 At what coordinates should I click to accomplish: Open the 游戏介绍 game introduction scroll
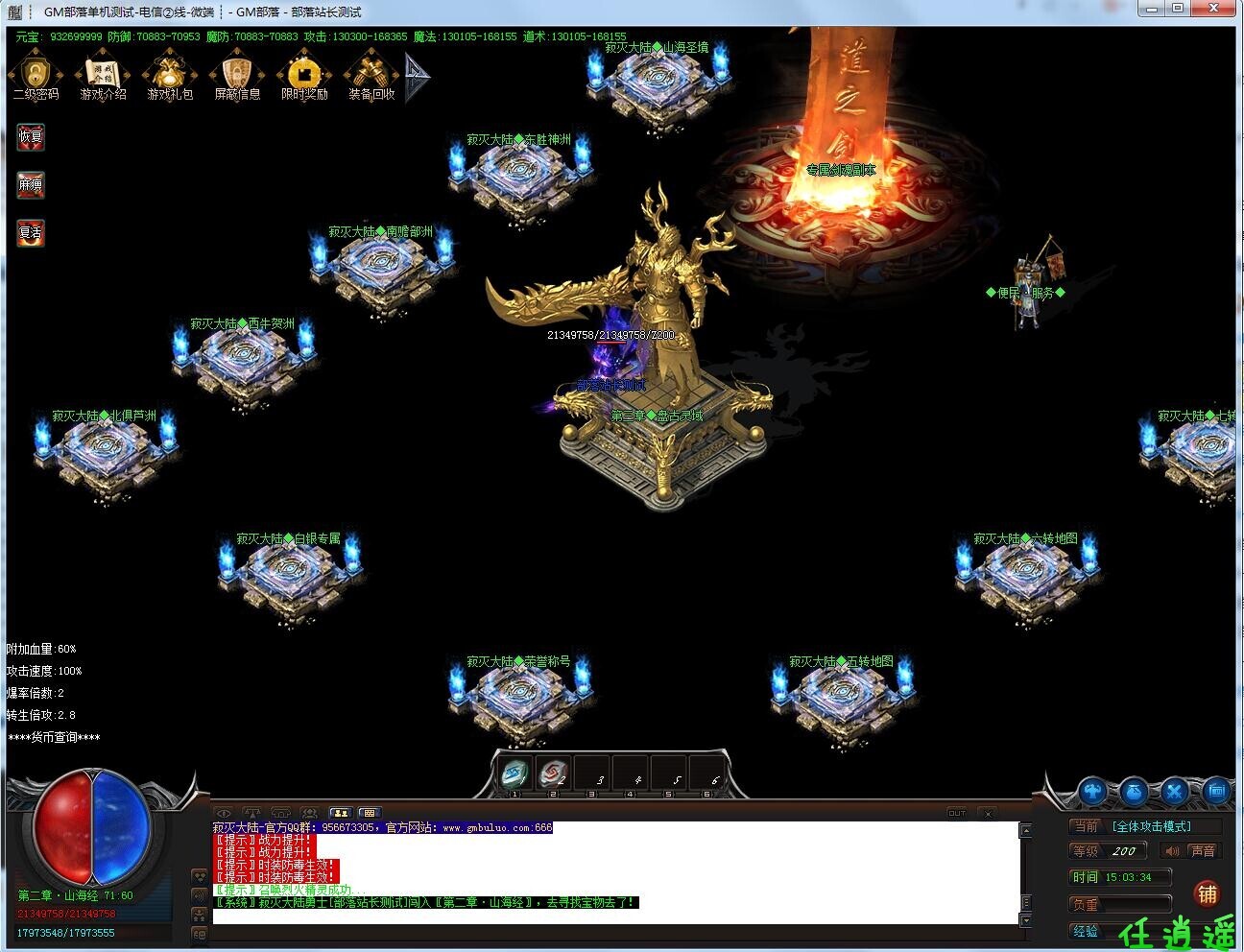click(x=103, y=77)
